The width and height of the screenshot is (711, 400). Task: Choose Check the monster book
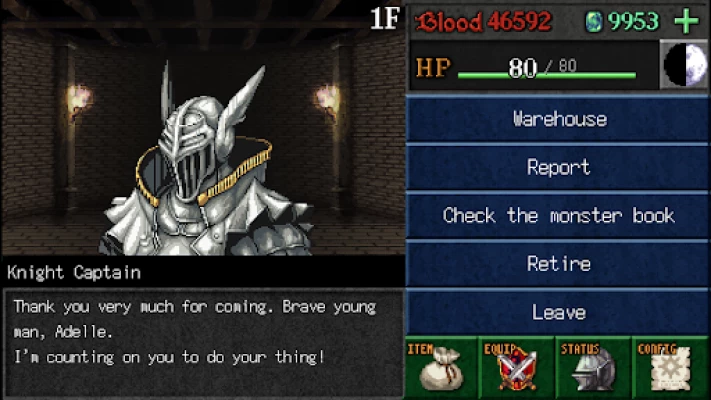click(559, 215)
